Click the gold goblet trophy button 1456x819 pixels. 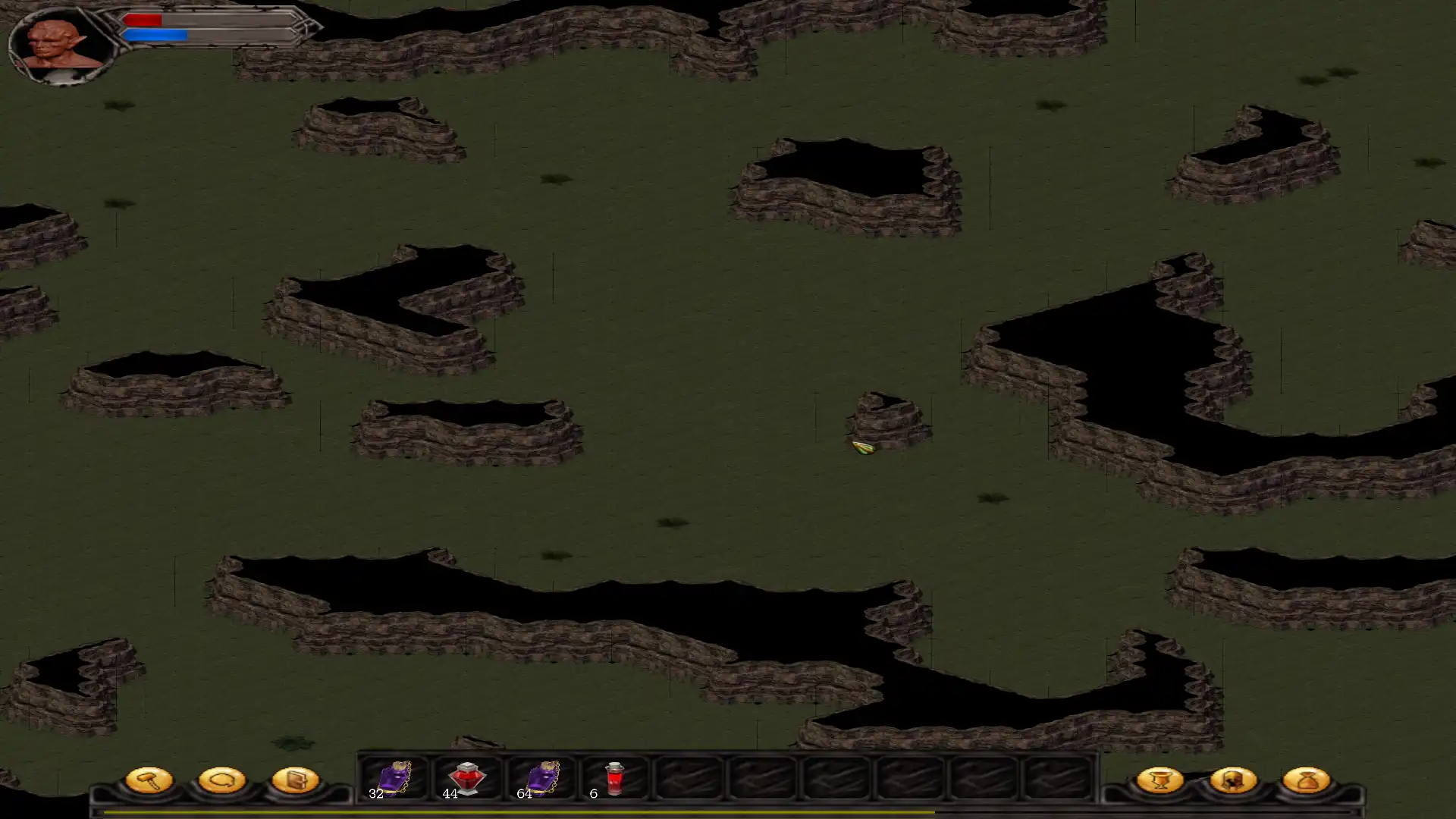pyautogui.click(x=1159, y=780)
